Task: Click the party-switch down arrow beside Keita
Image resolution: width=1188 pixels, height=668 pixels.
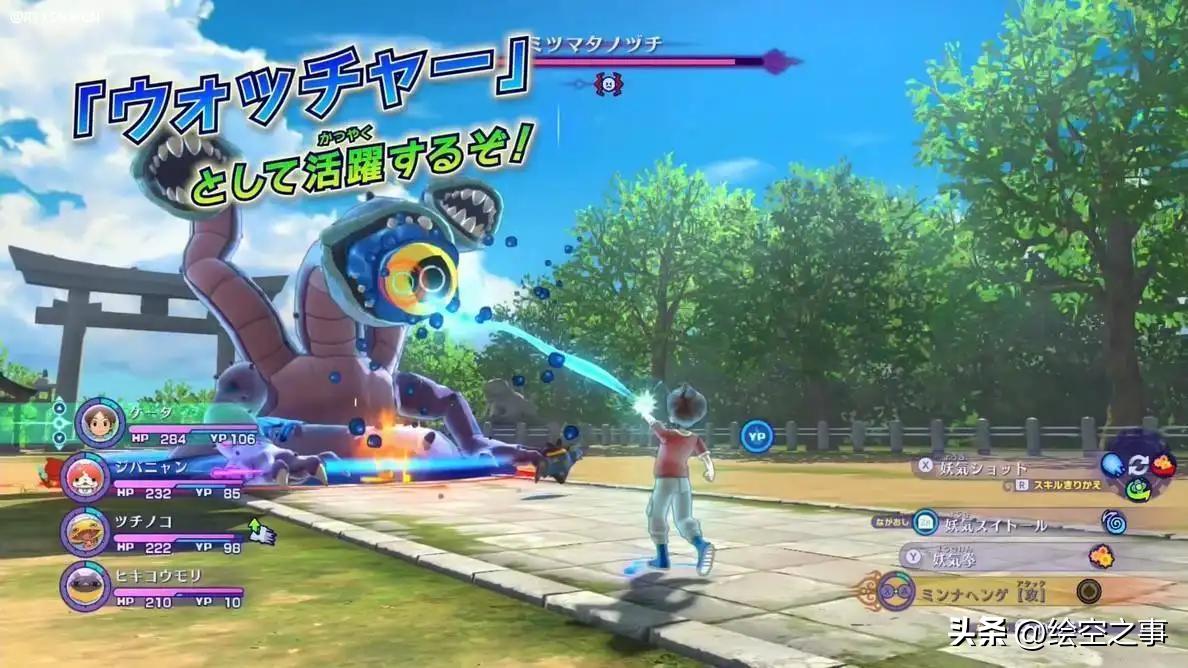Action: [x=59, y=438]
